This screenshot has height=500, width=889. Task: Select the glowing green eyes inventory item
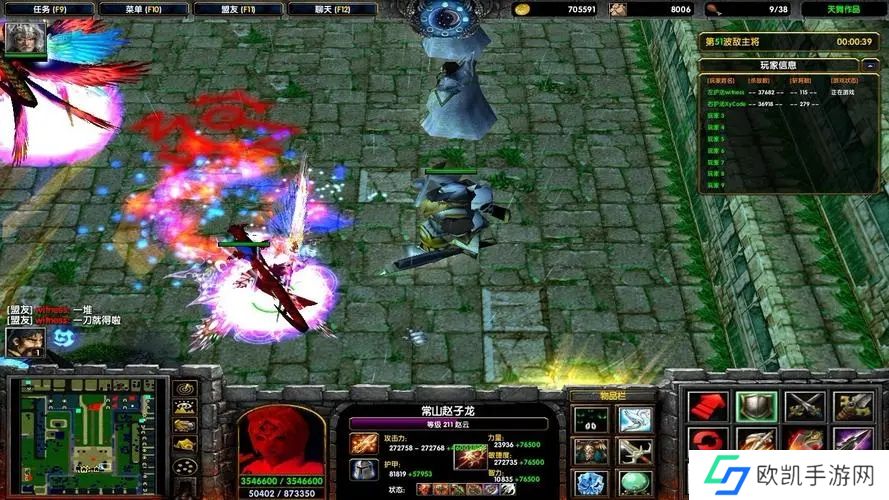[589, 419]
